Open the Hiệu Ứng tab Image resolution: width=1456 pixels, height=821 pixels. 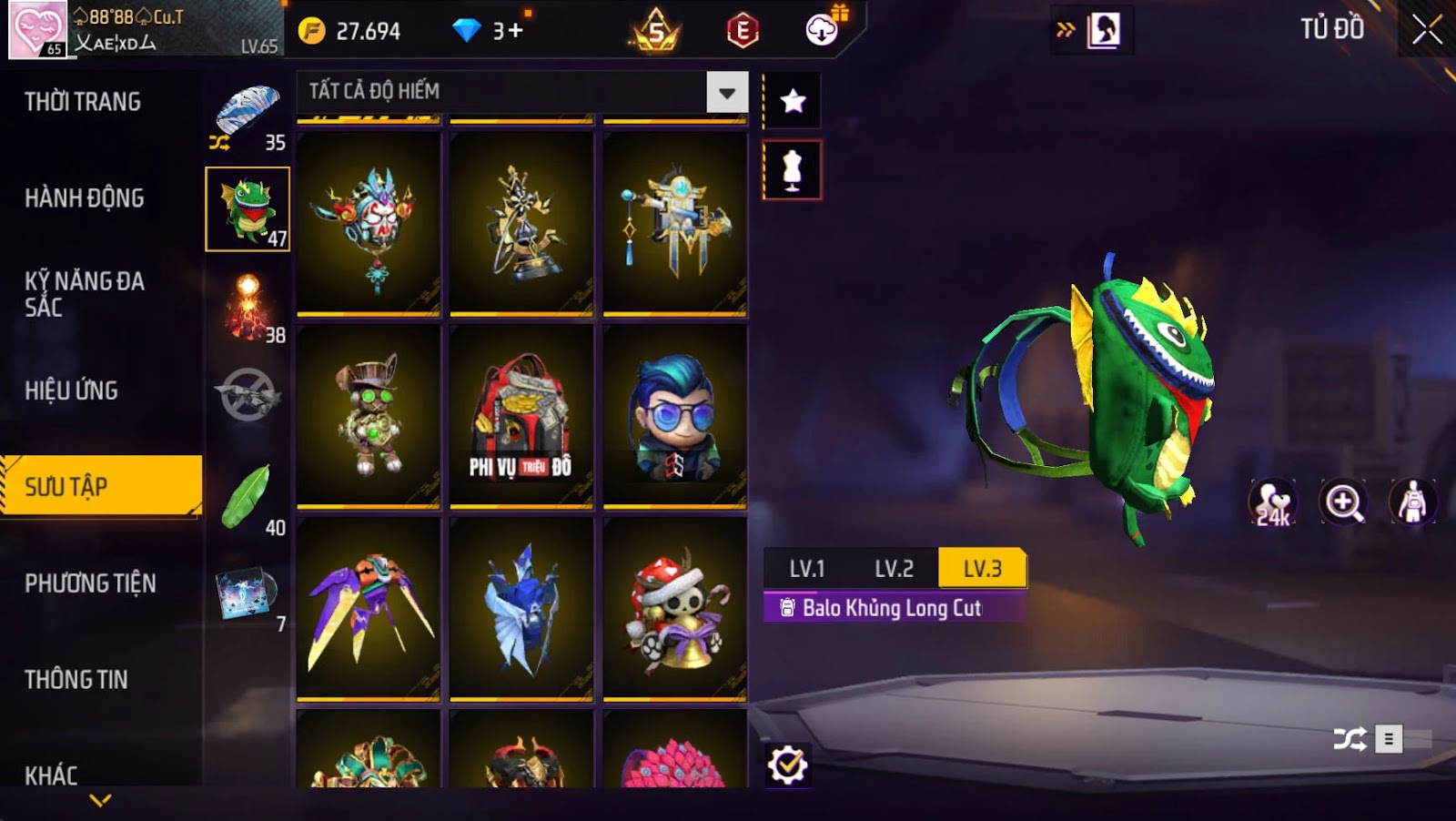pyautogui.click(x=71, y=390)
